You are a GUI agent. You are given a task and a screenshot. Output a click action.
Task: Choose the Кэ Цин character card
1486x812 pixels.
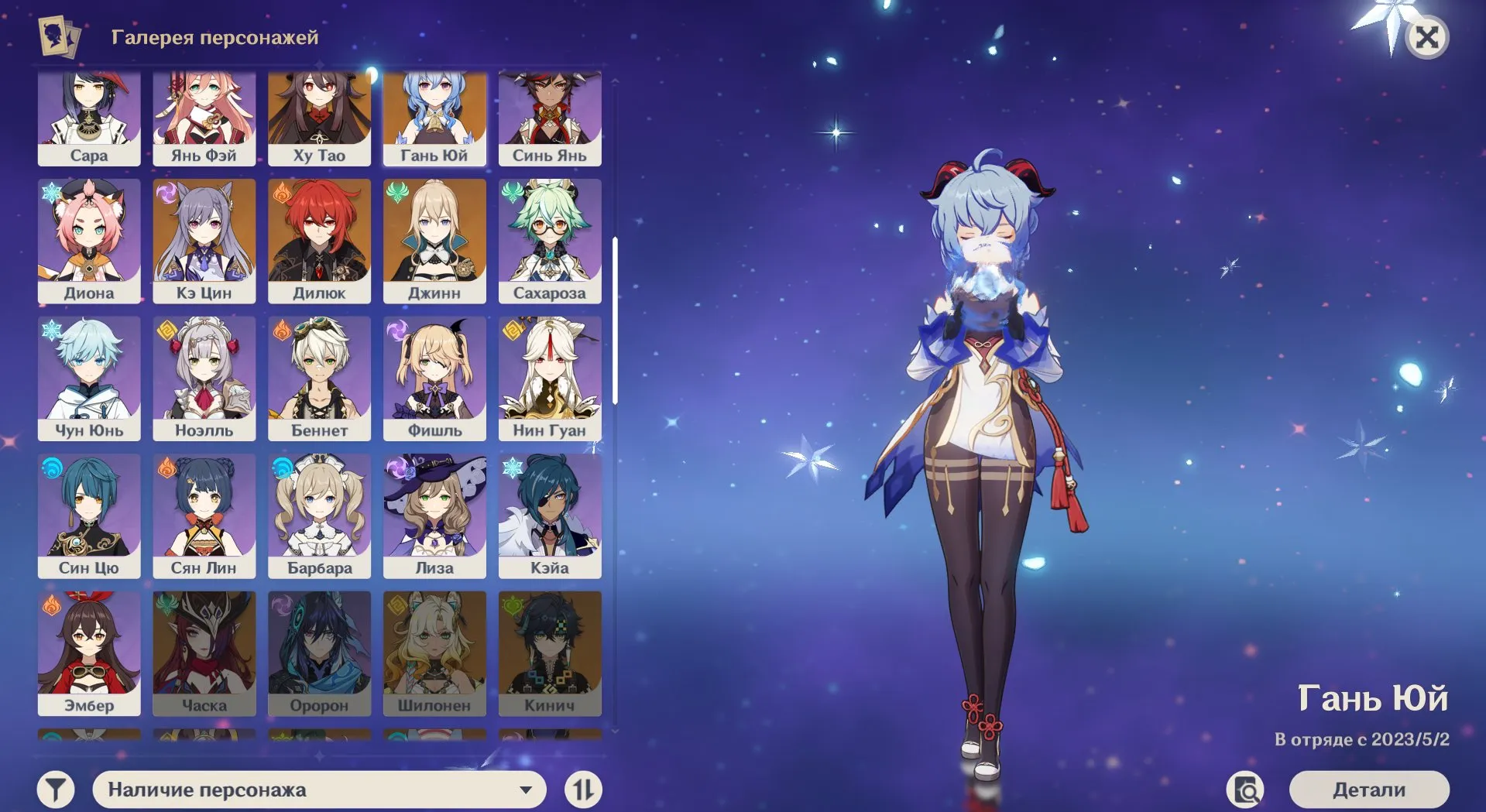(204, 241)
